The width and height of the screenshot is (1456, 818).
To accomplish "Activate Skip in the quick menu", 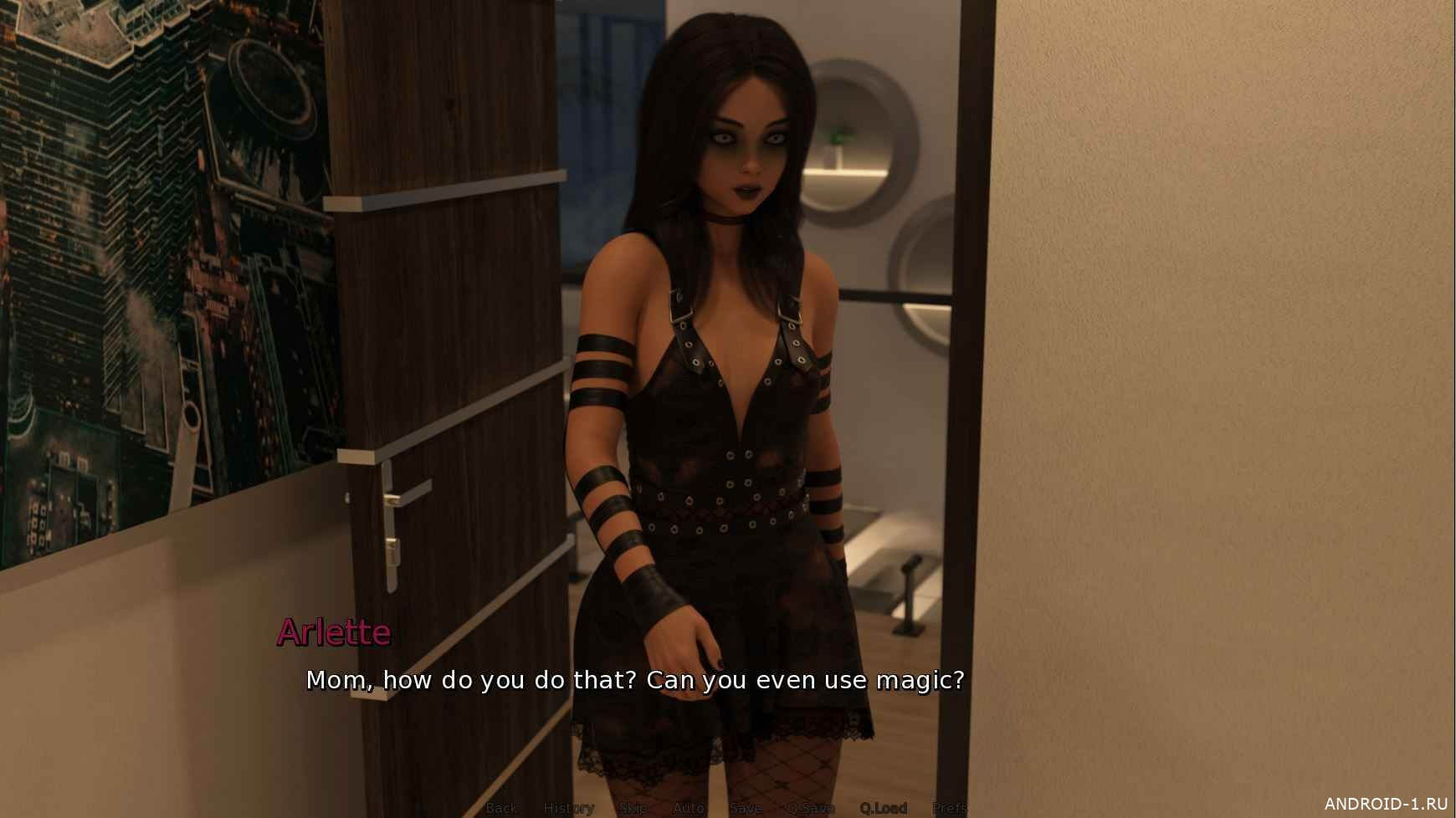I will (x=633, y=808).
